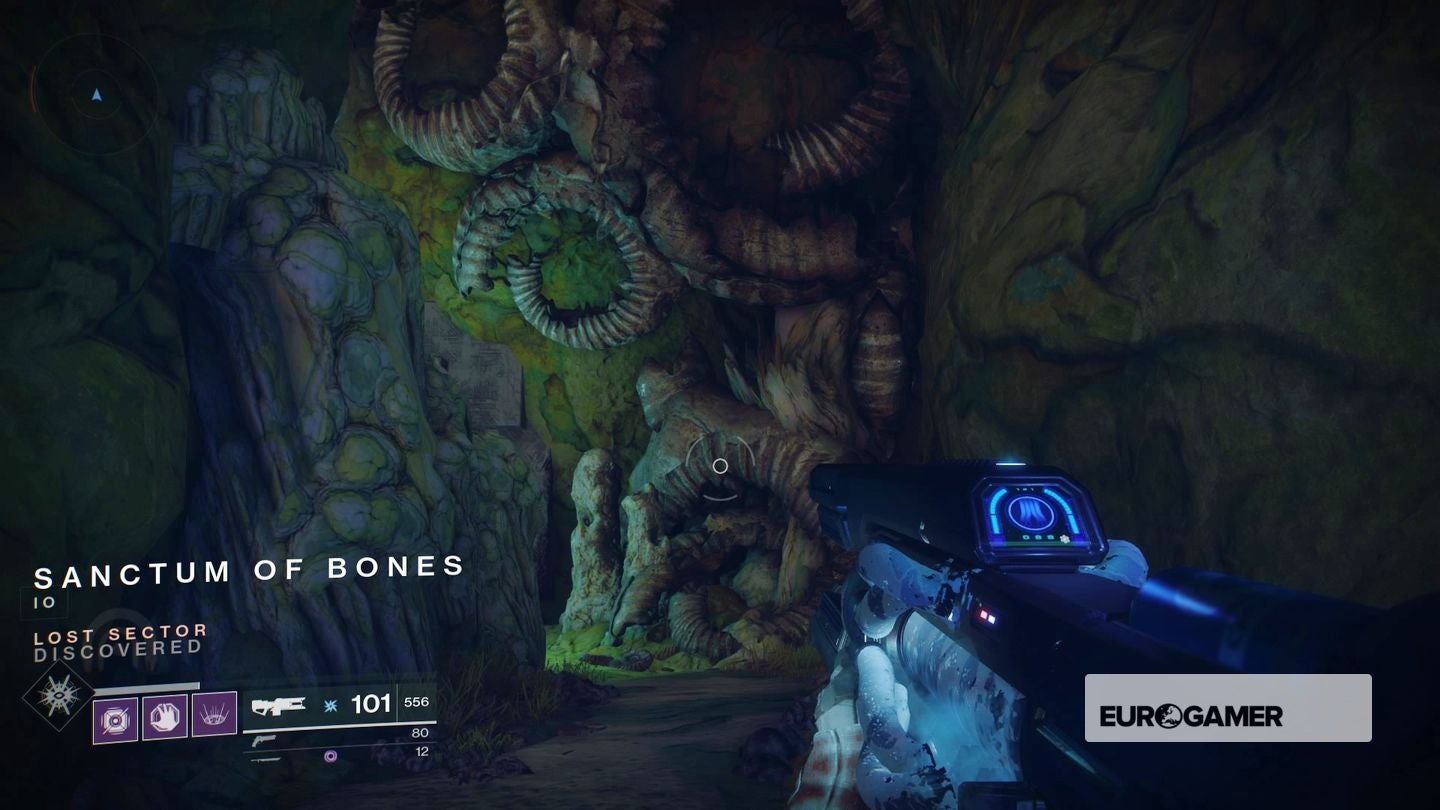Click the purple heavy ammo circle indicator
Screen dimensions: 1440x810
(x=330, y=755)
